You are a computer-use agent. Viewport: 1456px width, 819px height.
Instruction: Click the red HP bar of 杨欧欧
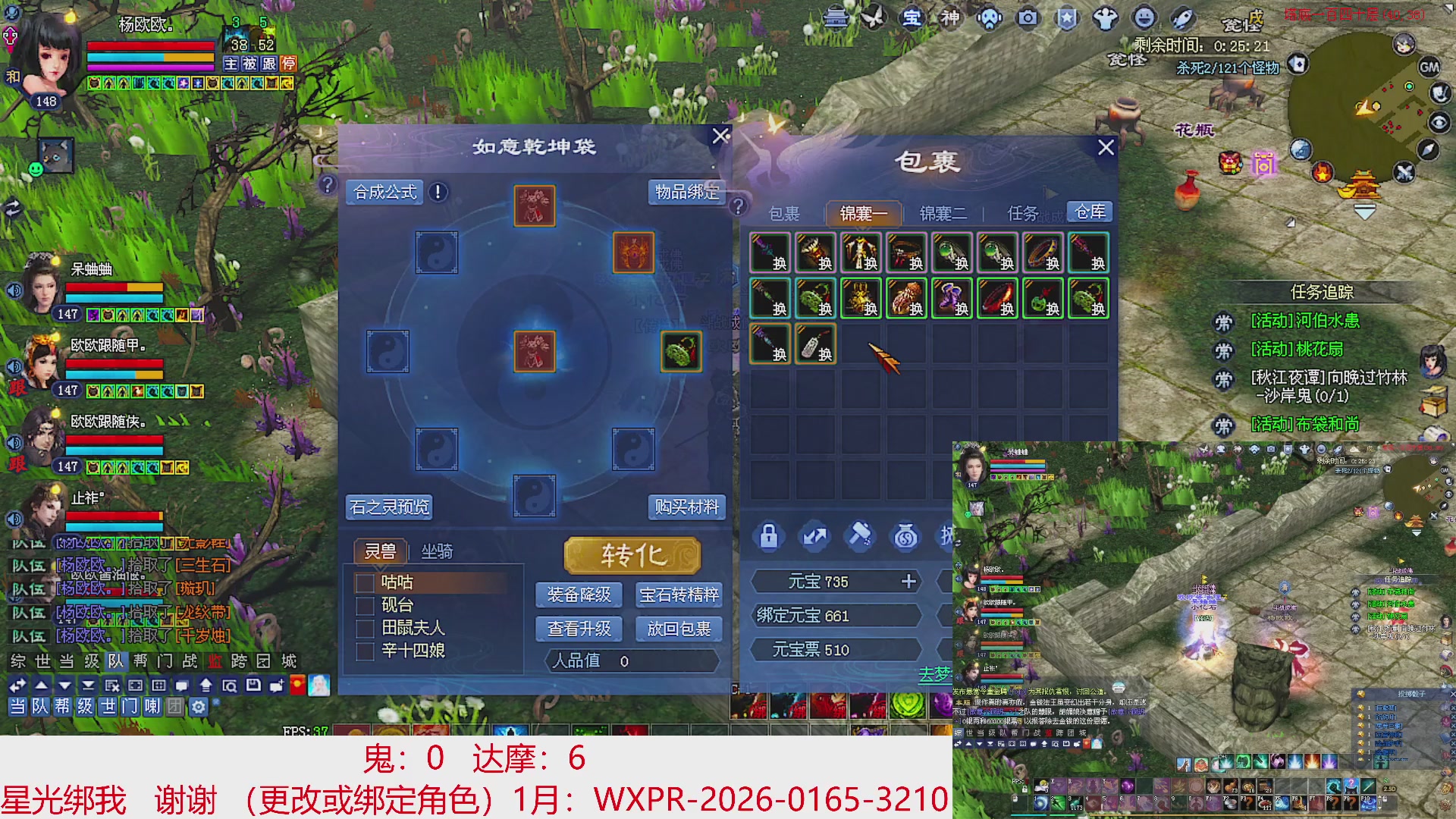(x=149, y=45)
